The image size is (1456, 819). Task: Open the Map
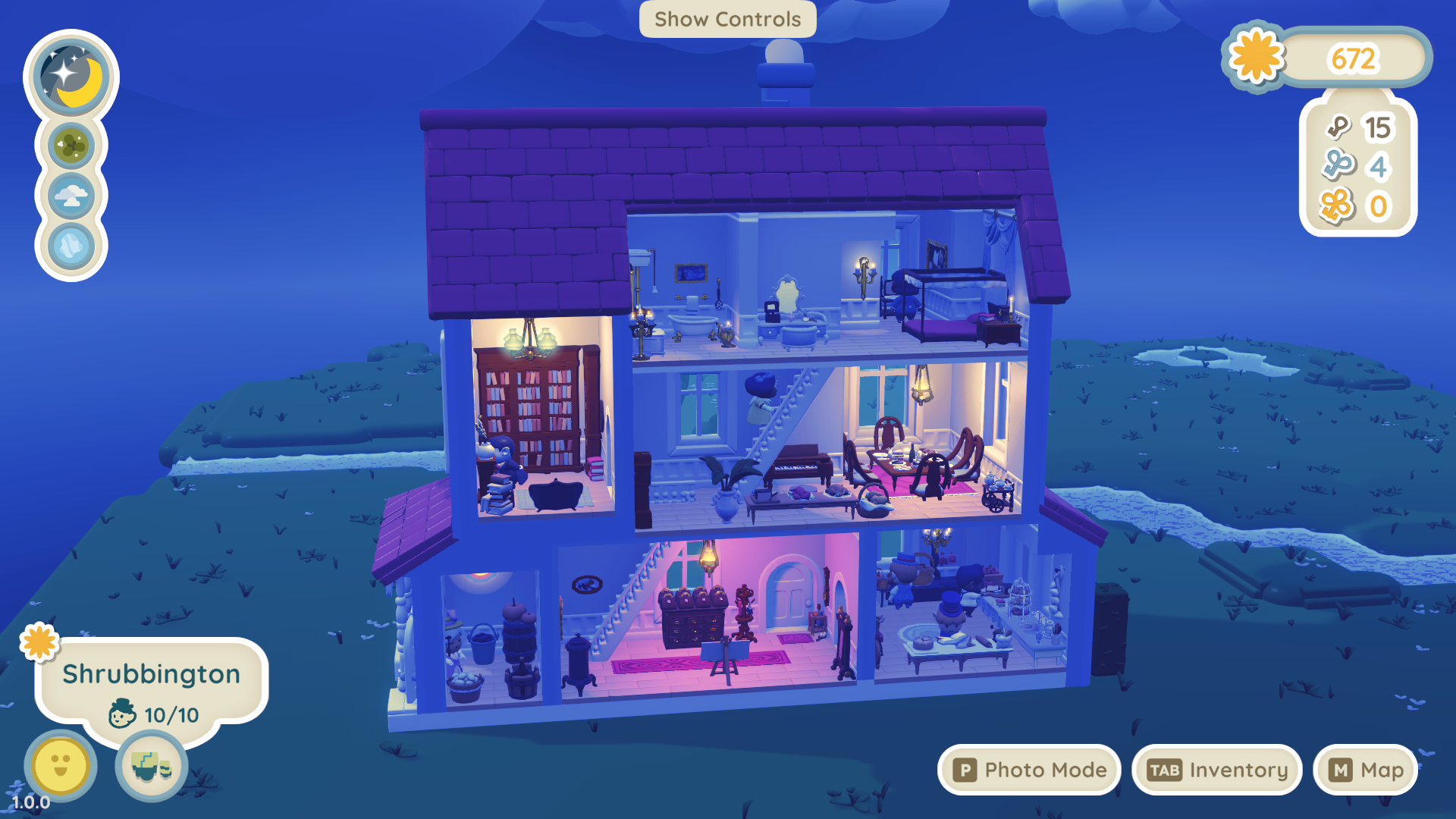pos(1365,770)
